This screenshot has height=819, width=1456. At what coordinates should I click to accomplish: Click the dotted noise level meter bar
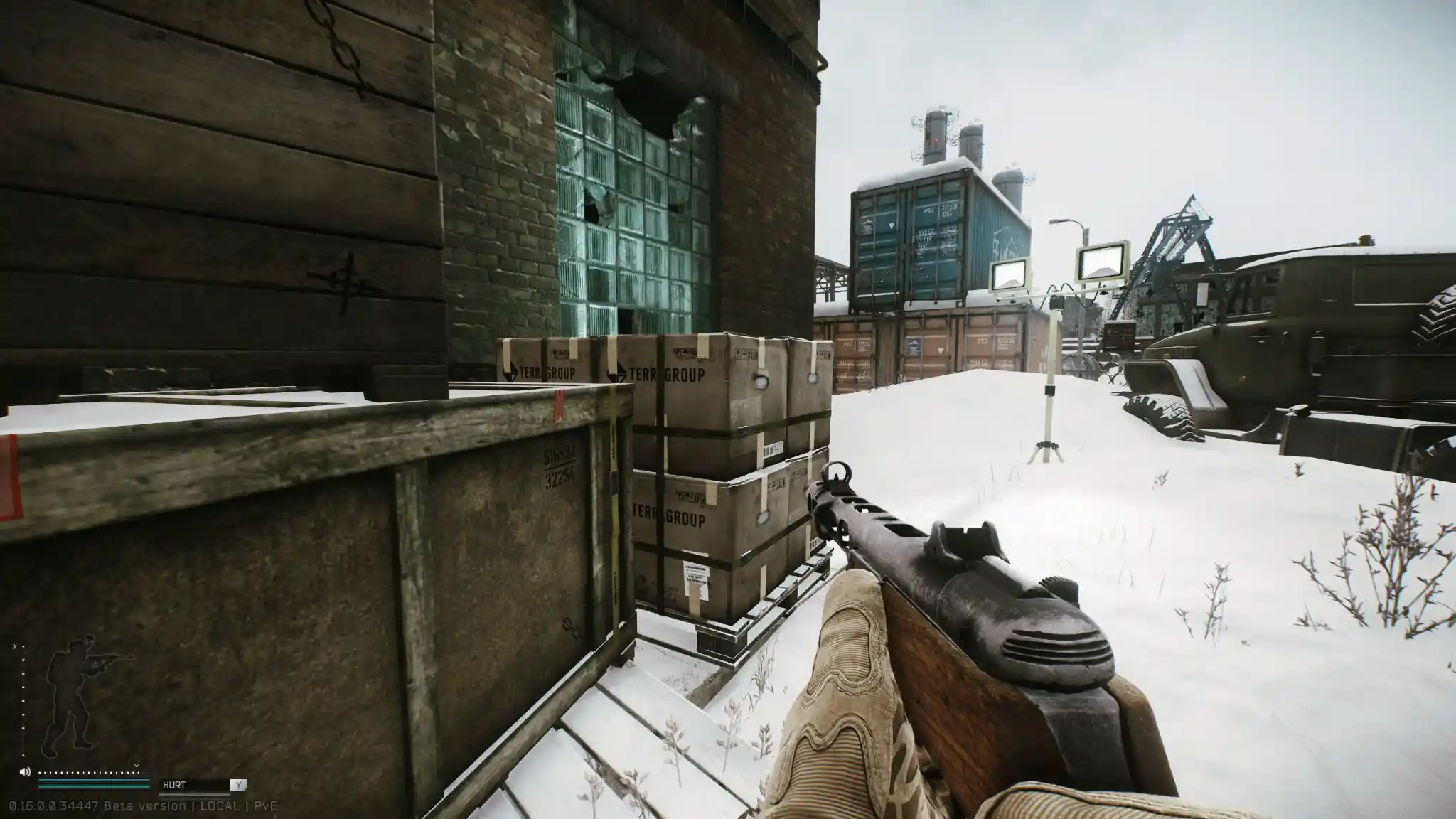89,773
